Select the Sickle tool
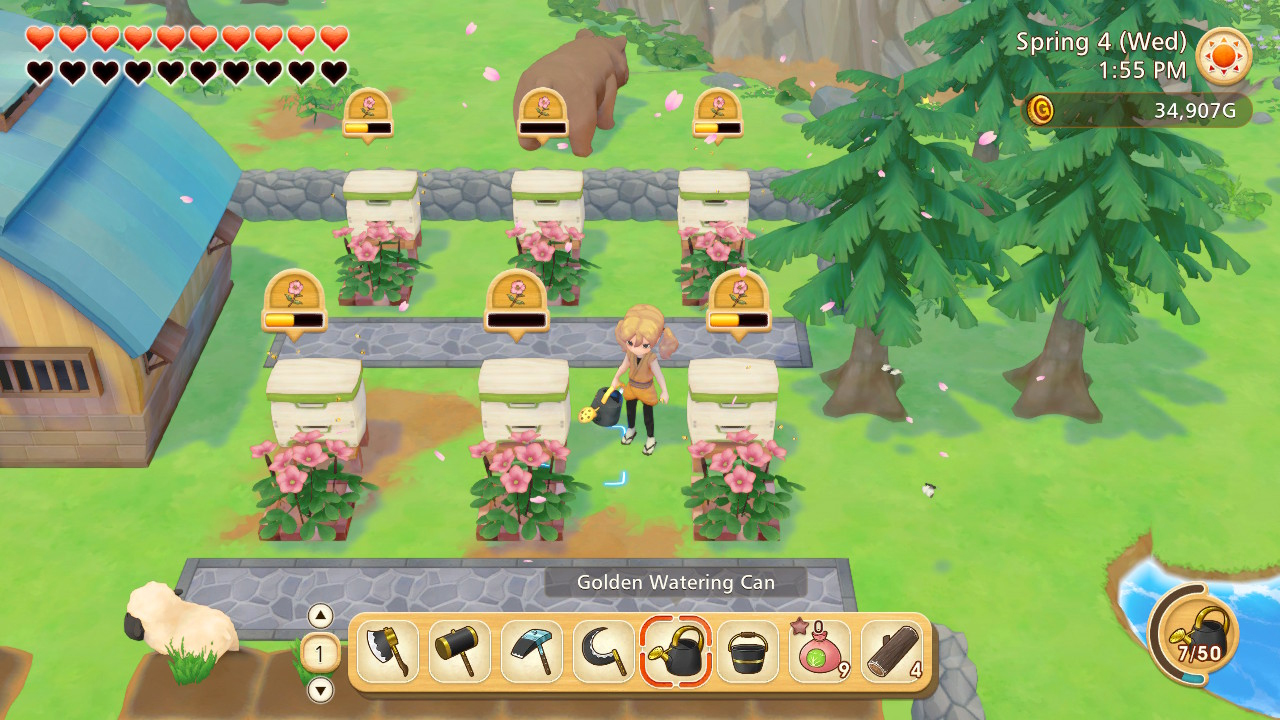This screenshot has width=1280, height=720. tap(604, 652)
